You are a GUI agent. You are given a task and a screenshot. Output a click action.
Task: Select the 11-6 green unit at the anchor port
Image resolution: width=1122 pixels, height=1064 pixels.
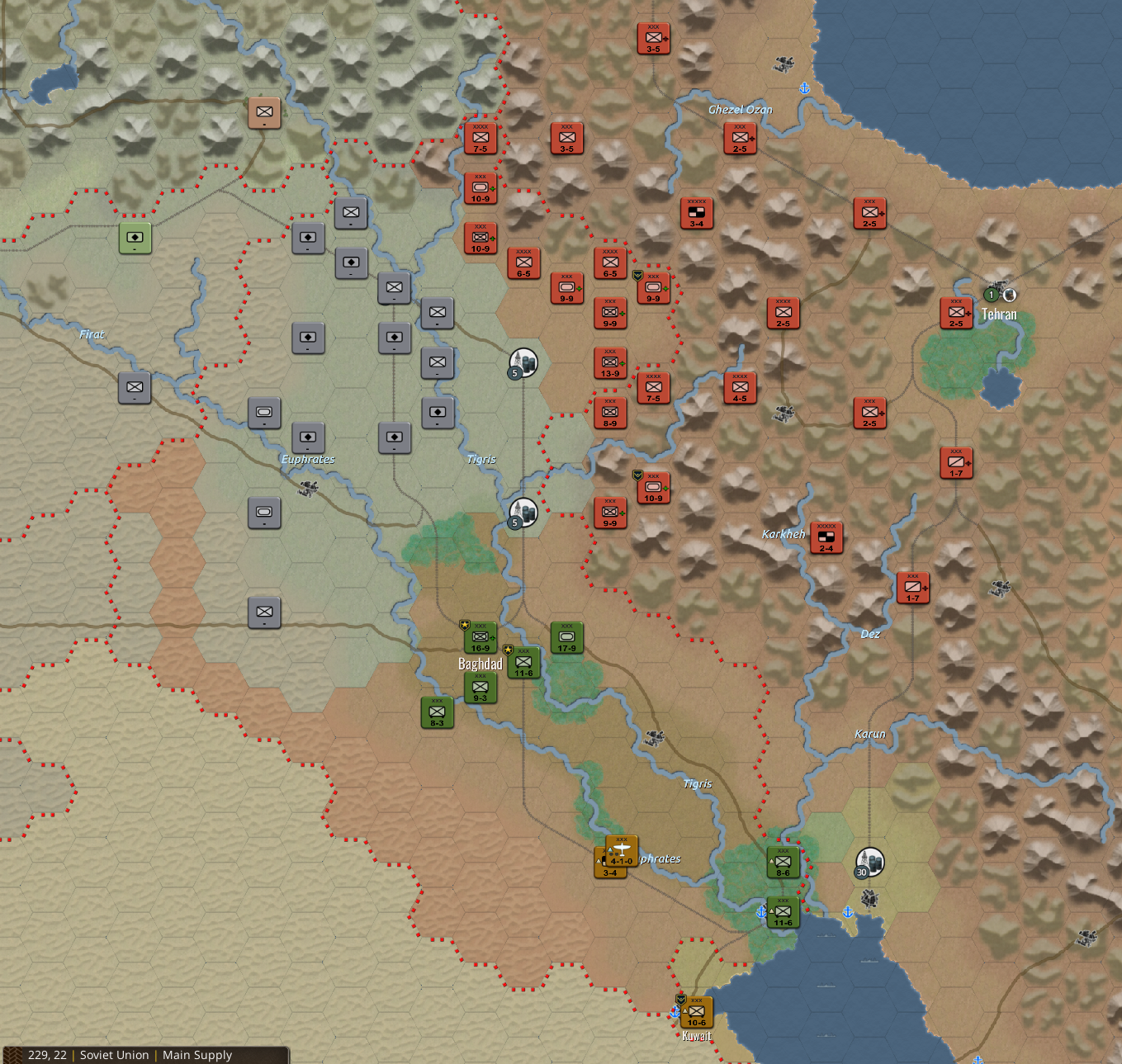tap(782, 912)
